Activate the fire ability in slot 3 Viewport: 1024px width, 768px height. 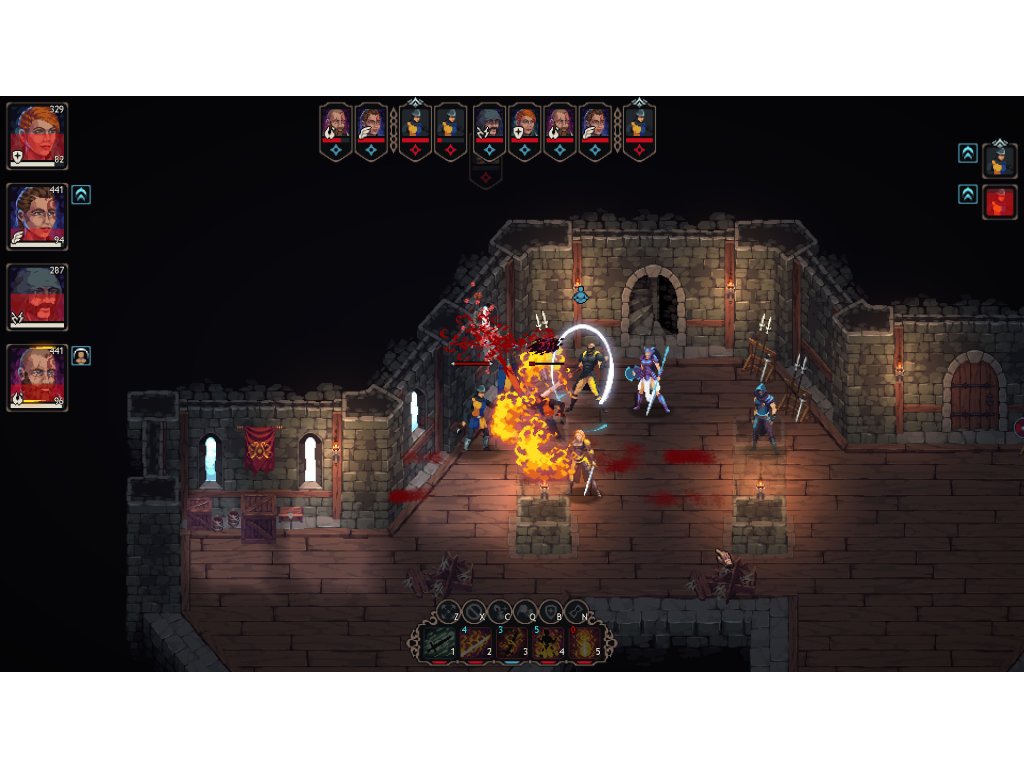pyautogui.click(x=511, y=642)
